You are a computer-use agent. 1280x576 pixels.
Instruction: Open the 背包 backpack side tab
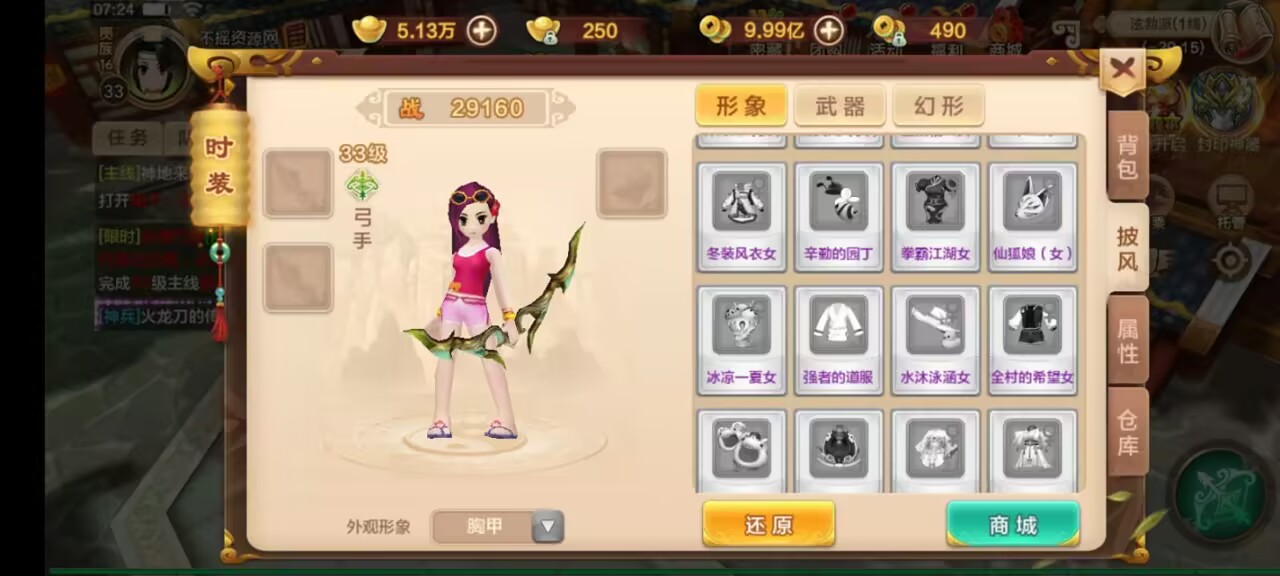1127,157
